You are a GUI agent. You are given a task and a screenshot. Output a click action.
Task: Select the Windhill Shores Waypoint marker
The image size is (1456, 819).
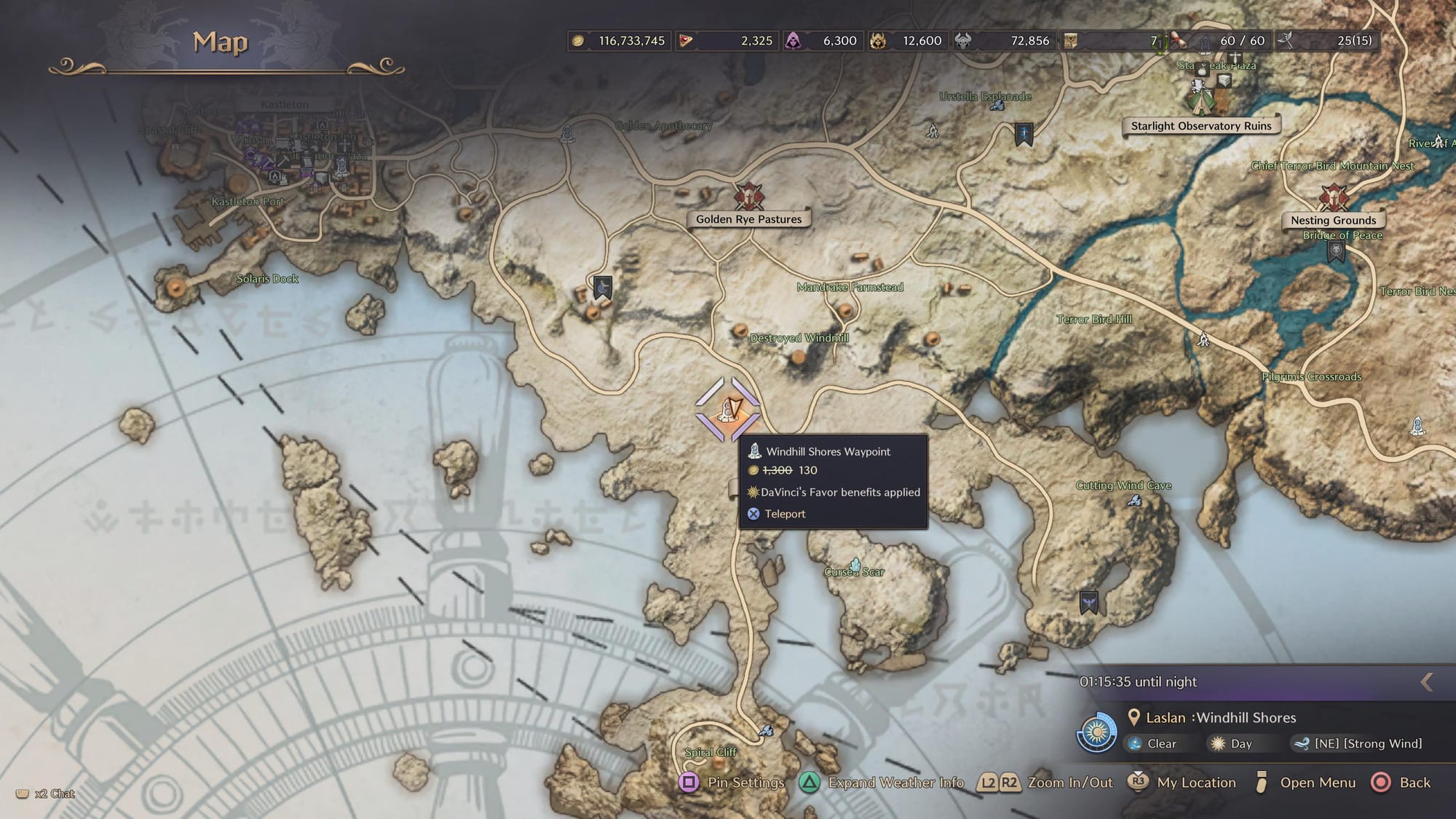click(x=727, y=410)
